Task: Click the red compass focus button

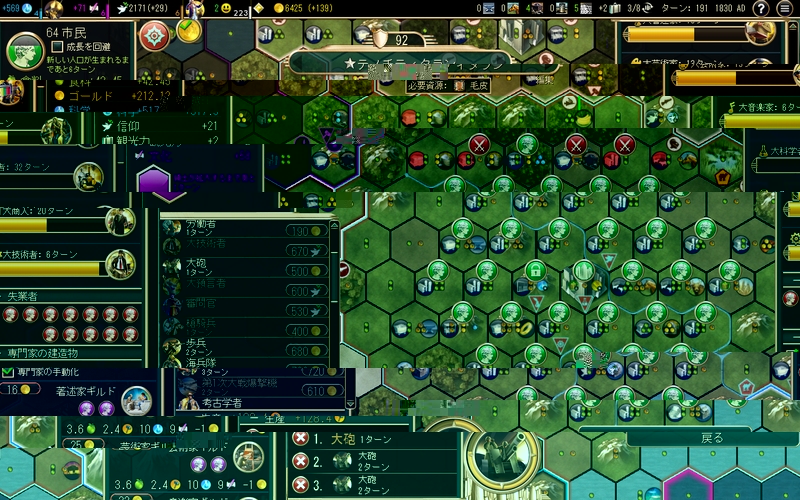Action: point(154,36)
